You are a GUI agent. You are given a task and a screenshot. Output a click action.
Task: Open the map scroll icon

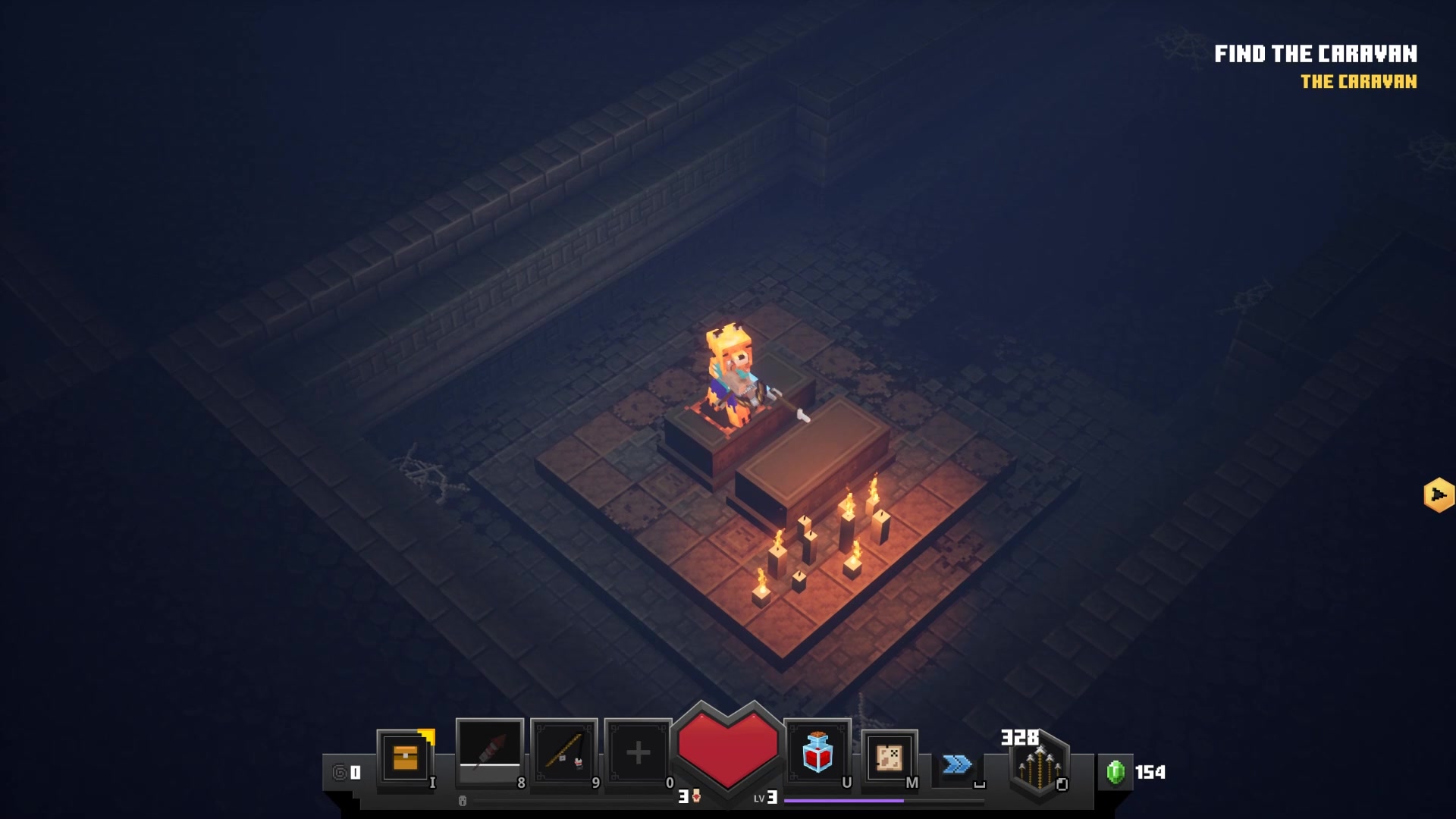coord(889,757)
